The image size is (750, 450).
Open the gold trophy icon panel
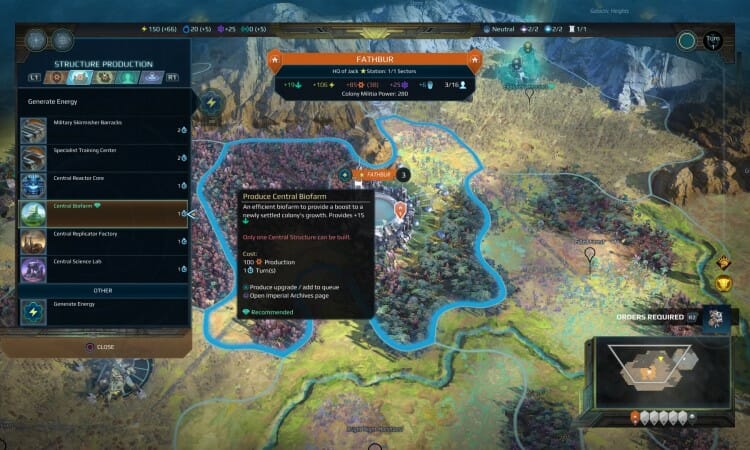click(724, 286)
